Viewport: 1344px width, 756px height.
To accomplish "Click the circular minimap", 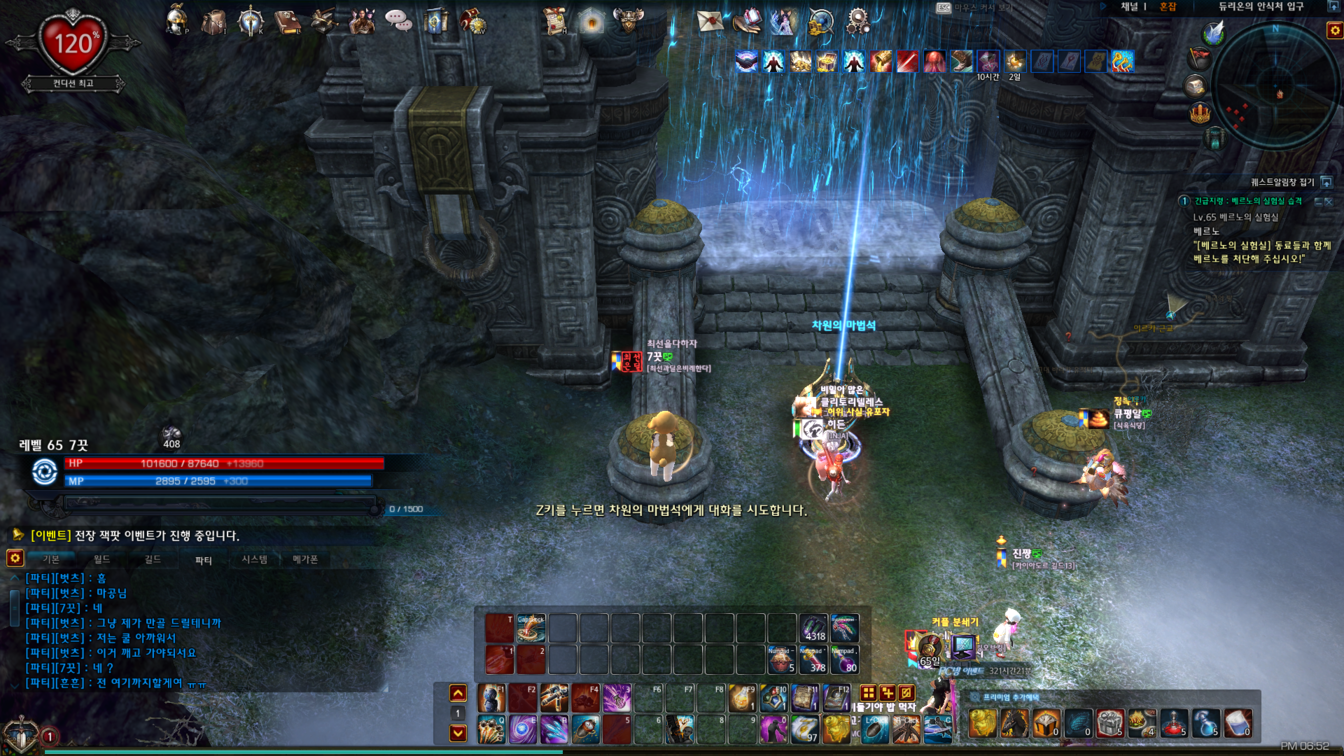I will [x=1275, y=86].
